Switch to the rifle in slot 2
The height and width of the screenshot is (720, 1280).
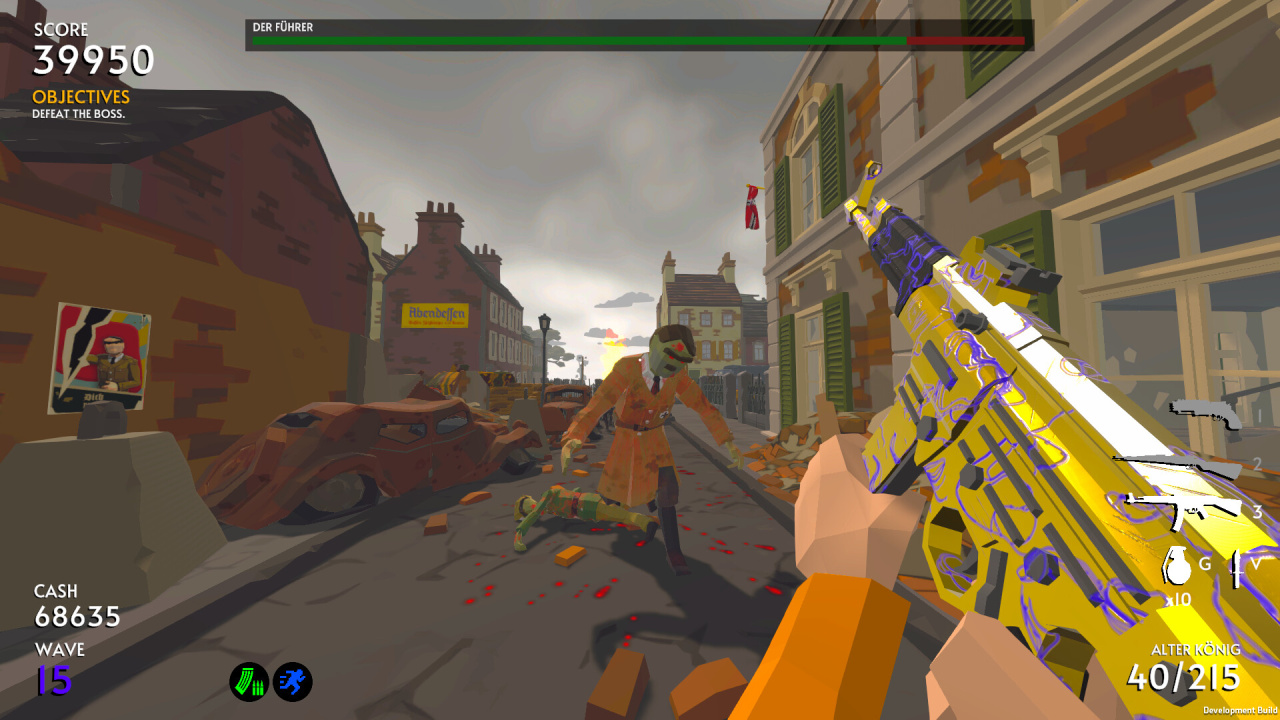click(x=1180, y=465)
